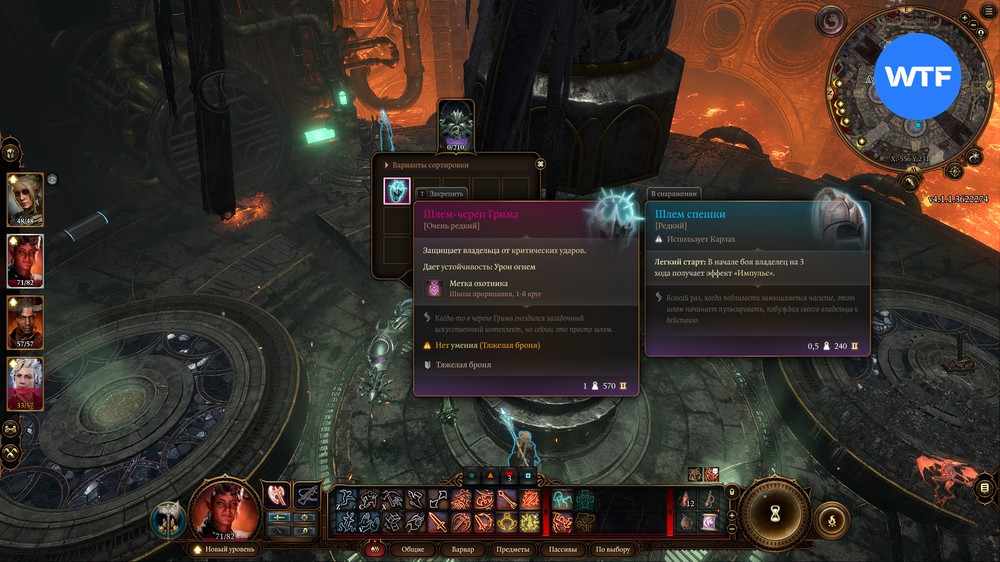1000x562 pixels.
Task: Switch to the Пассивы hotbar tab
Action: [562, 549]
